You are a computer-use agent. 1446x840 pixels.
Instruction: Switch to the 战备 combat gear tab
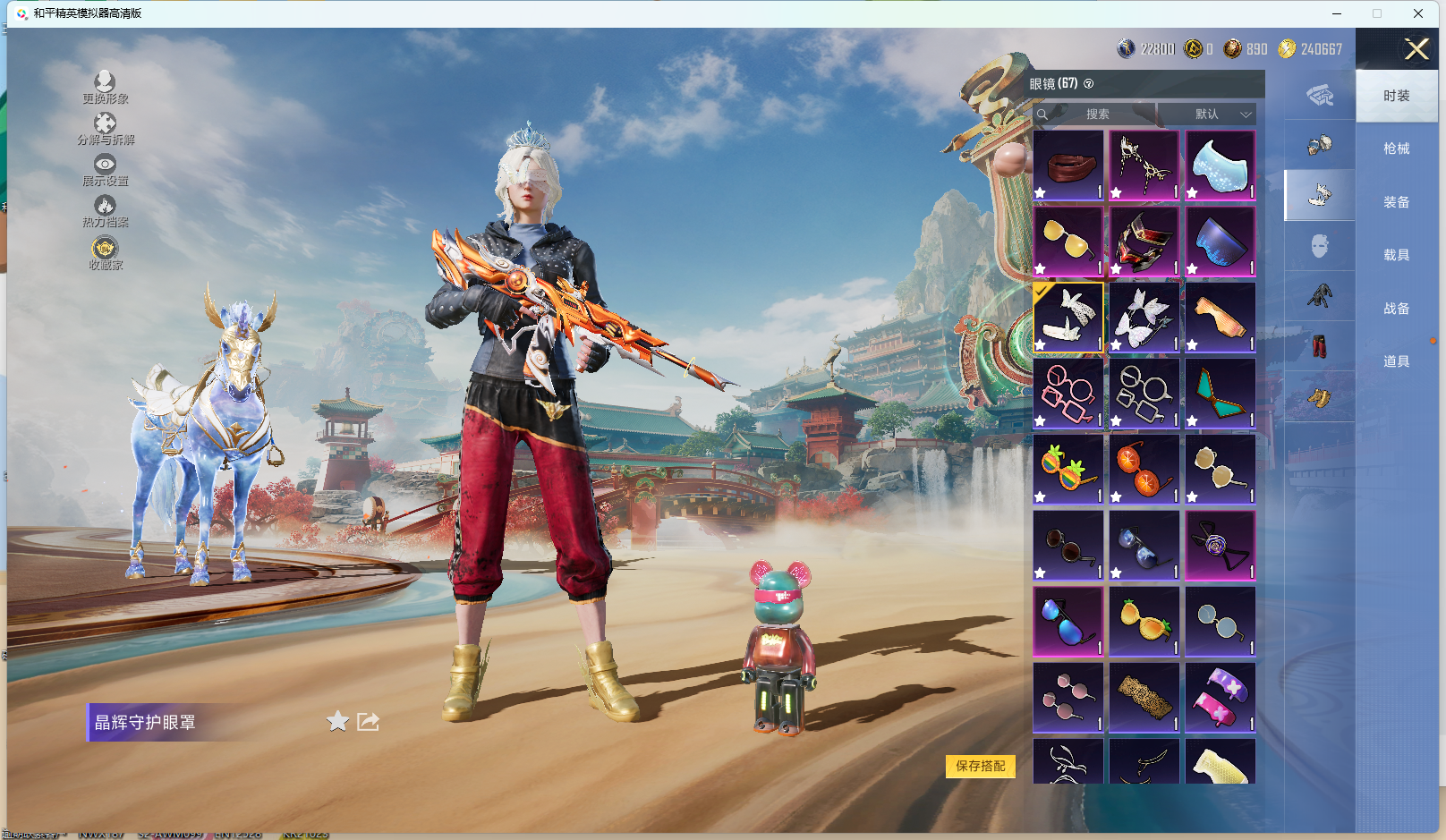pyautogui.click(x=1396, y=309)
